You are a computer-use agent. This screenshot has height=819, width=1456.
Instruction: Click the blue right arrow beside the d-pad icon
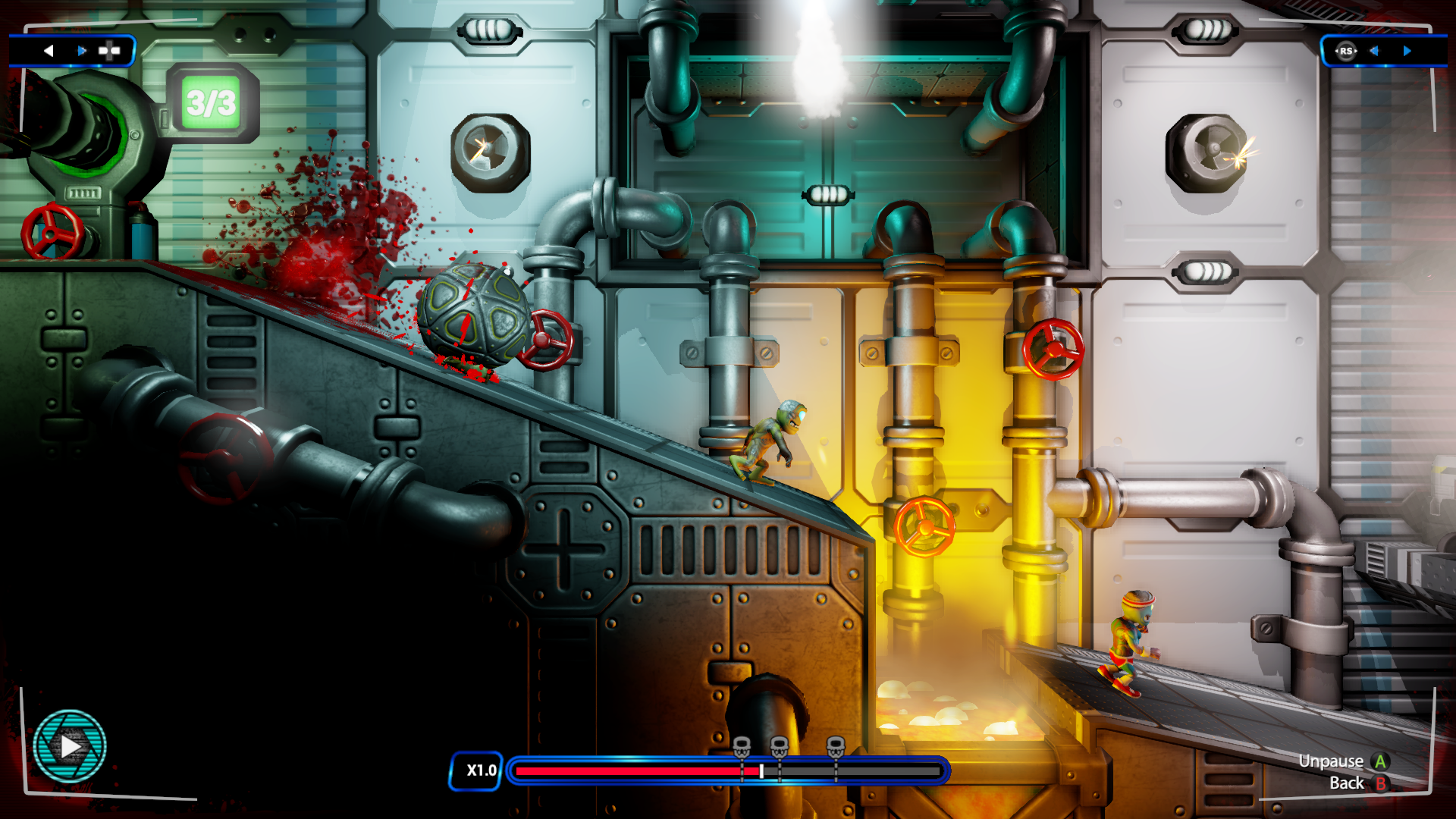click(82, 51)
